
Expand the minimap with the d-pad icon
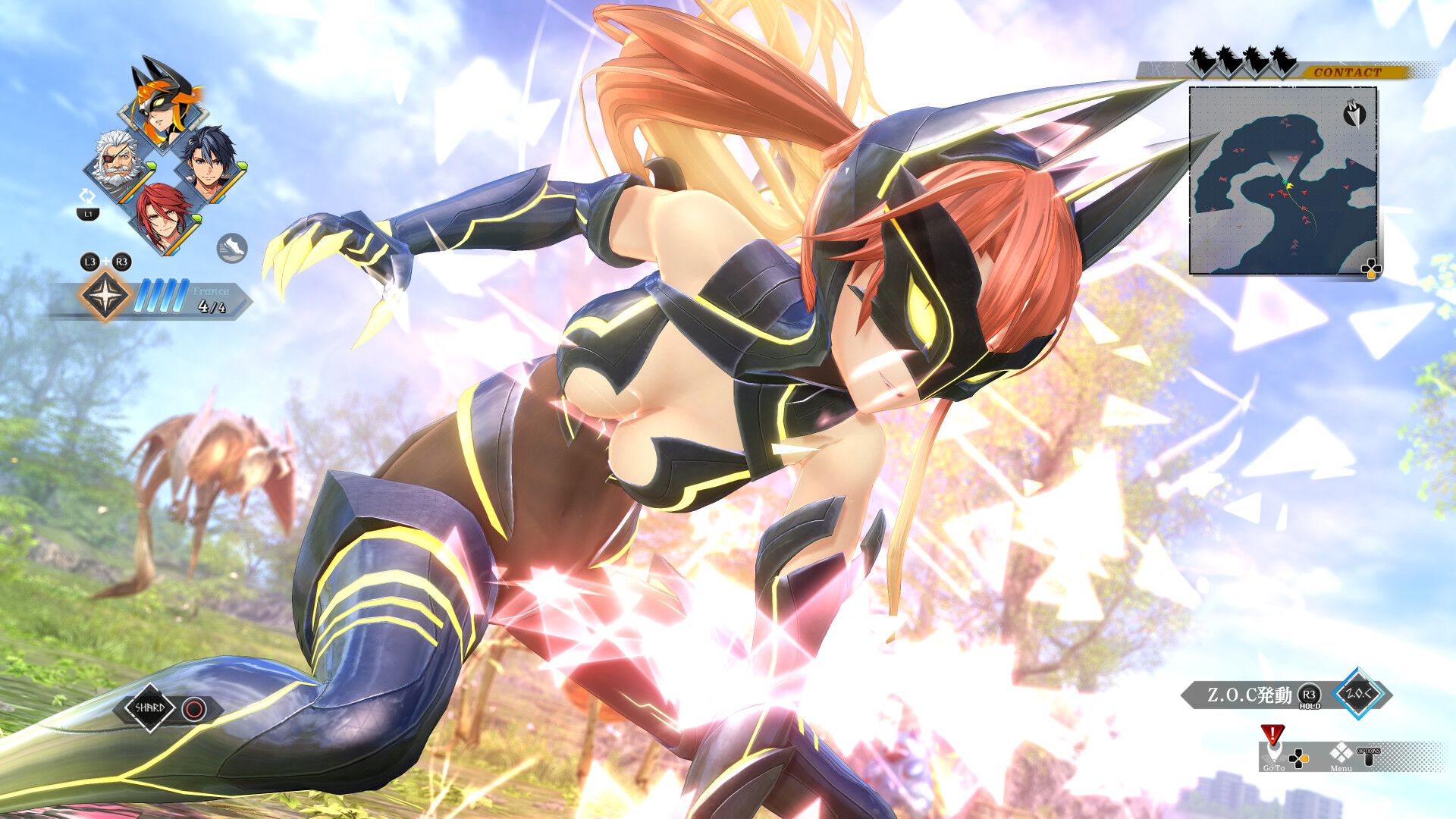coord(1371,268)
